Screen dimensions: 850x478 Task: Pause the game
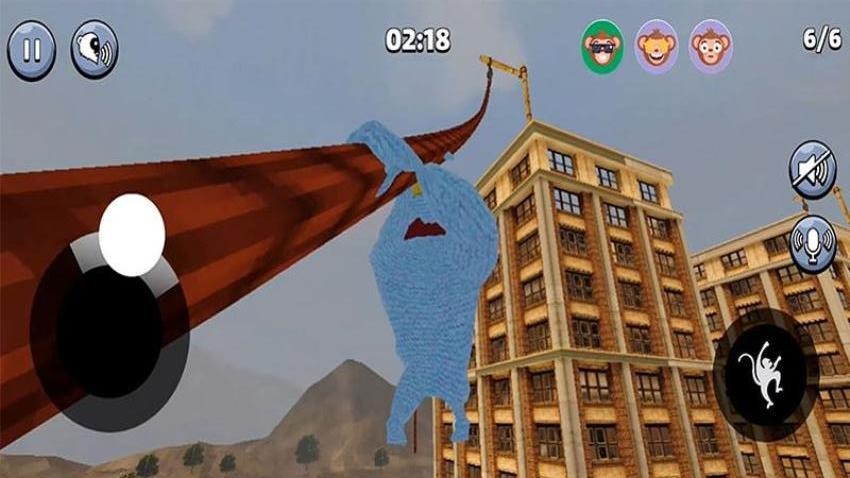coord(31,50)
